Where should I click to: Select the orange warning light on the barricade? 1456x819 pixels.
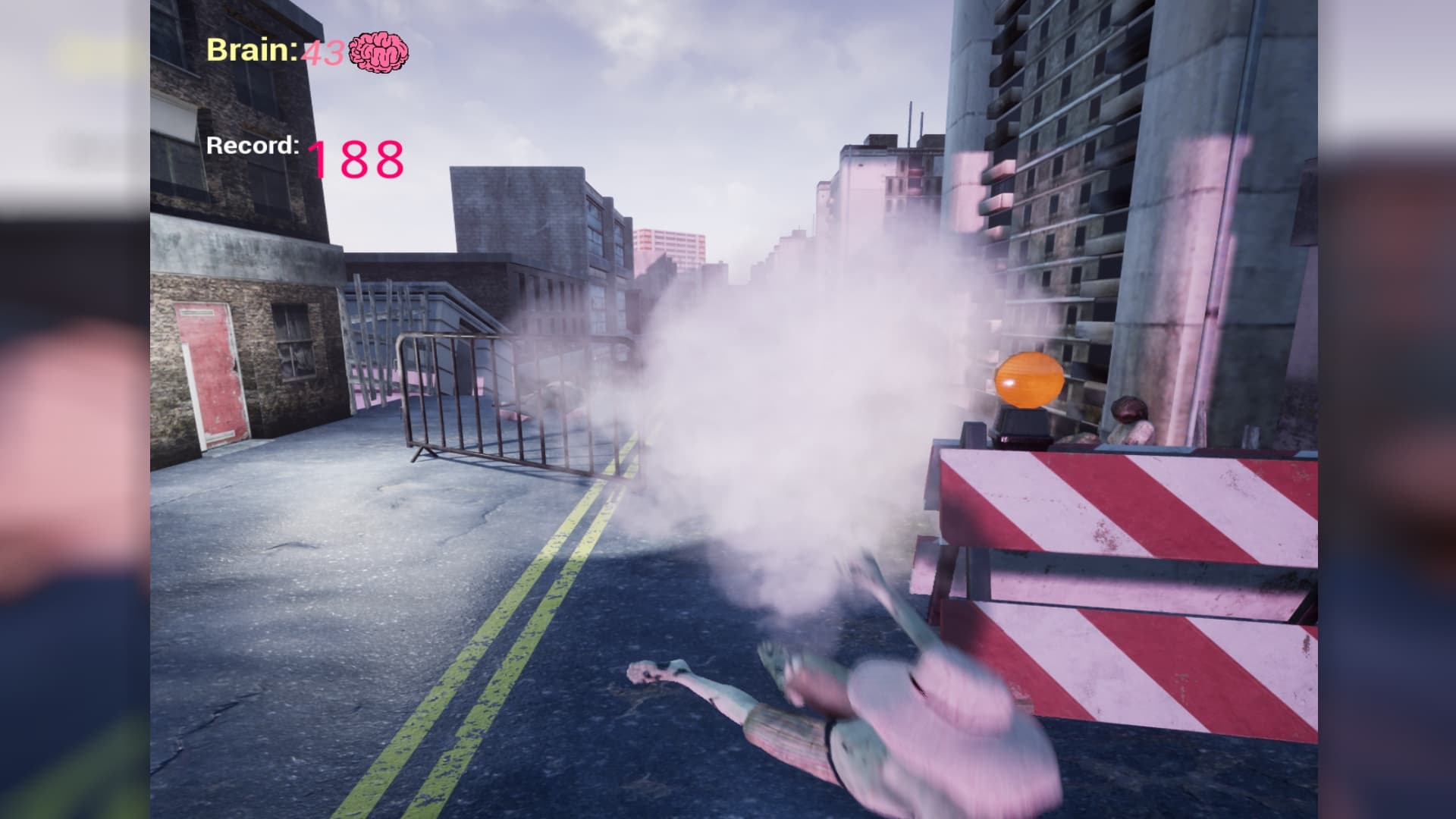pos(1030,378)
